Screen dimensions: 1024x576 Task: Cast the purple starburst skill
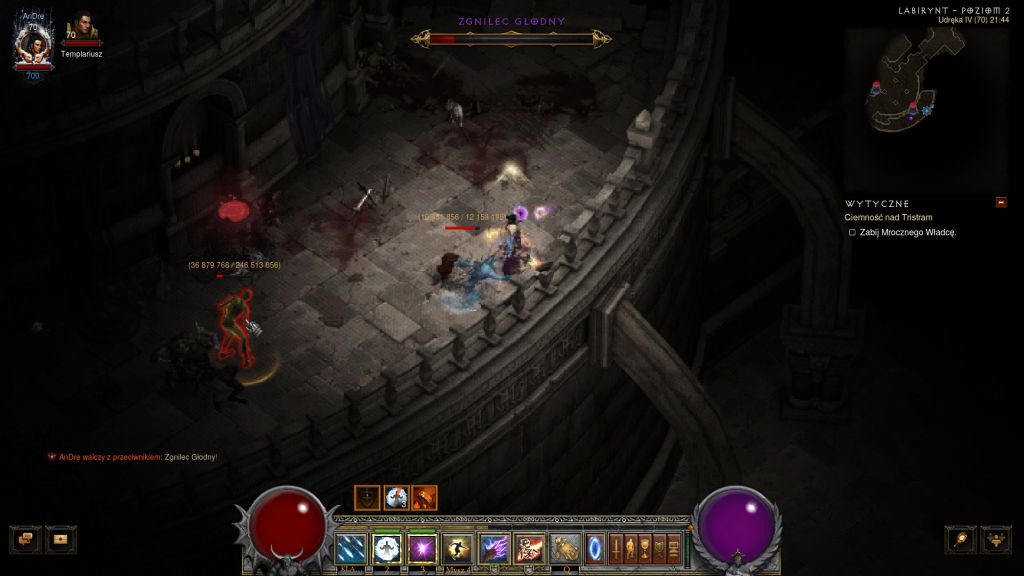(x=422, y=548)
